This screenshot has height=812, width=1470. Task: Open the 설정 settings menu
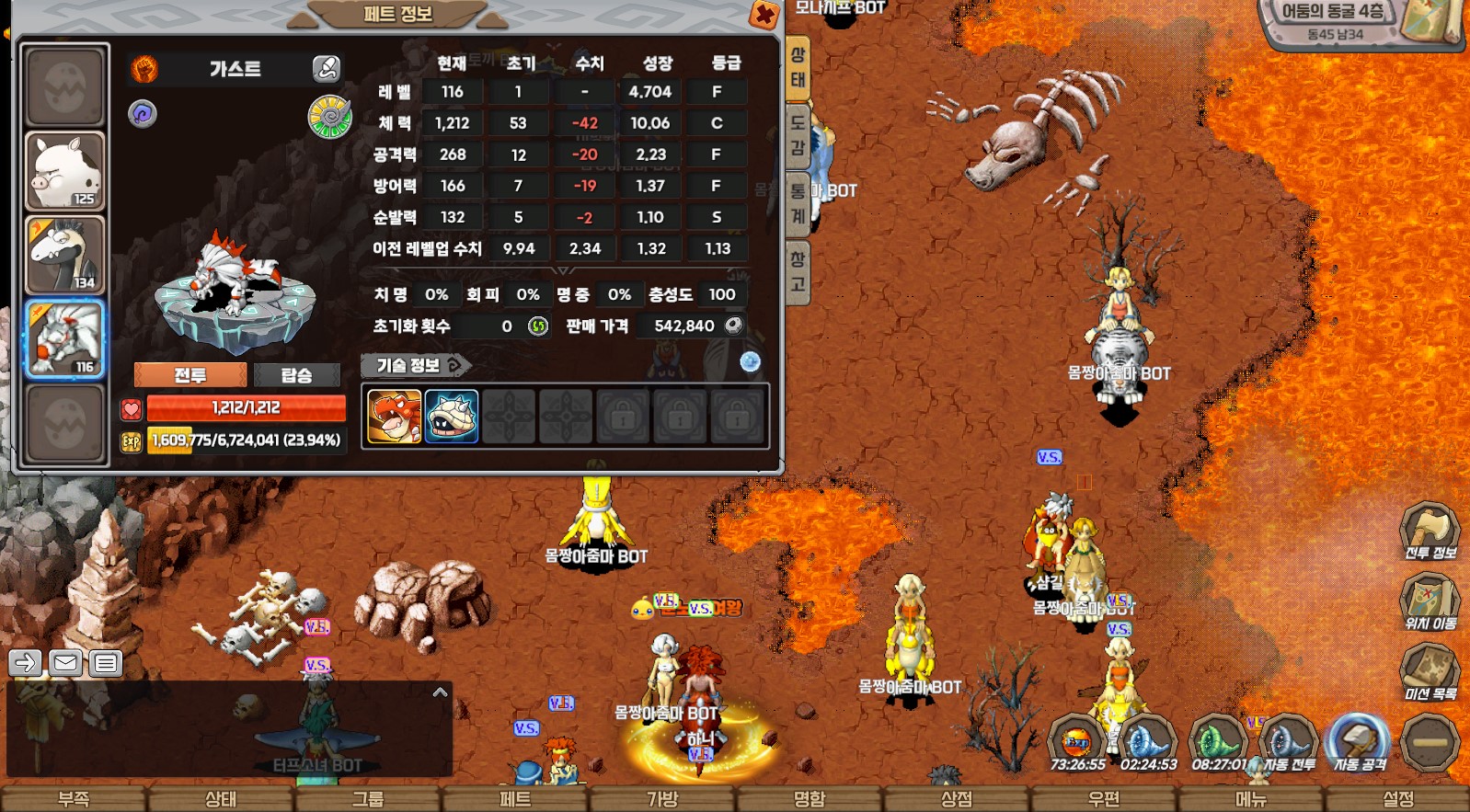[1398, 799]
